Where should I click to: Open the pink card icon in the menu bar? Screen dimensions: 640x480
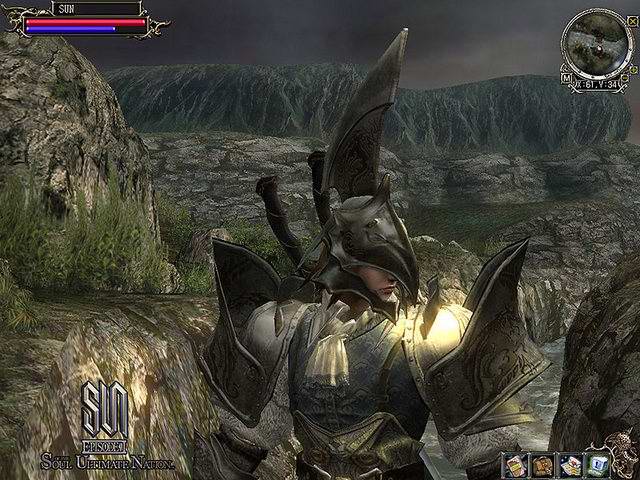pos(516,466)
